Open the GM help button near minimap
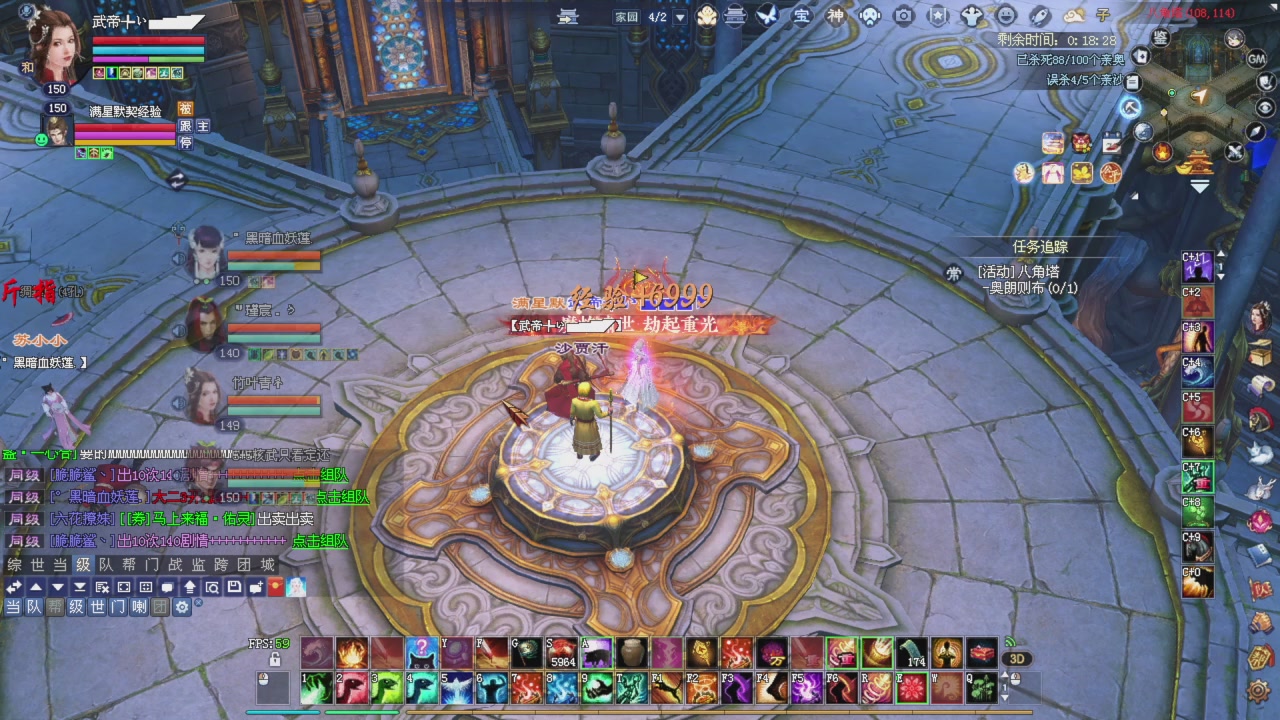 (x=1257, y=59)
